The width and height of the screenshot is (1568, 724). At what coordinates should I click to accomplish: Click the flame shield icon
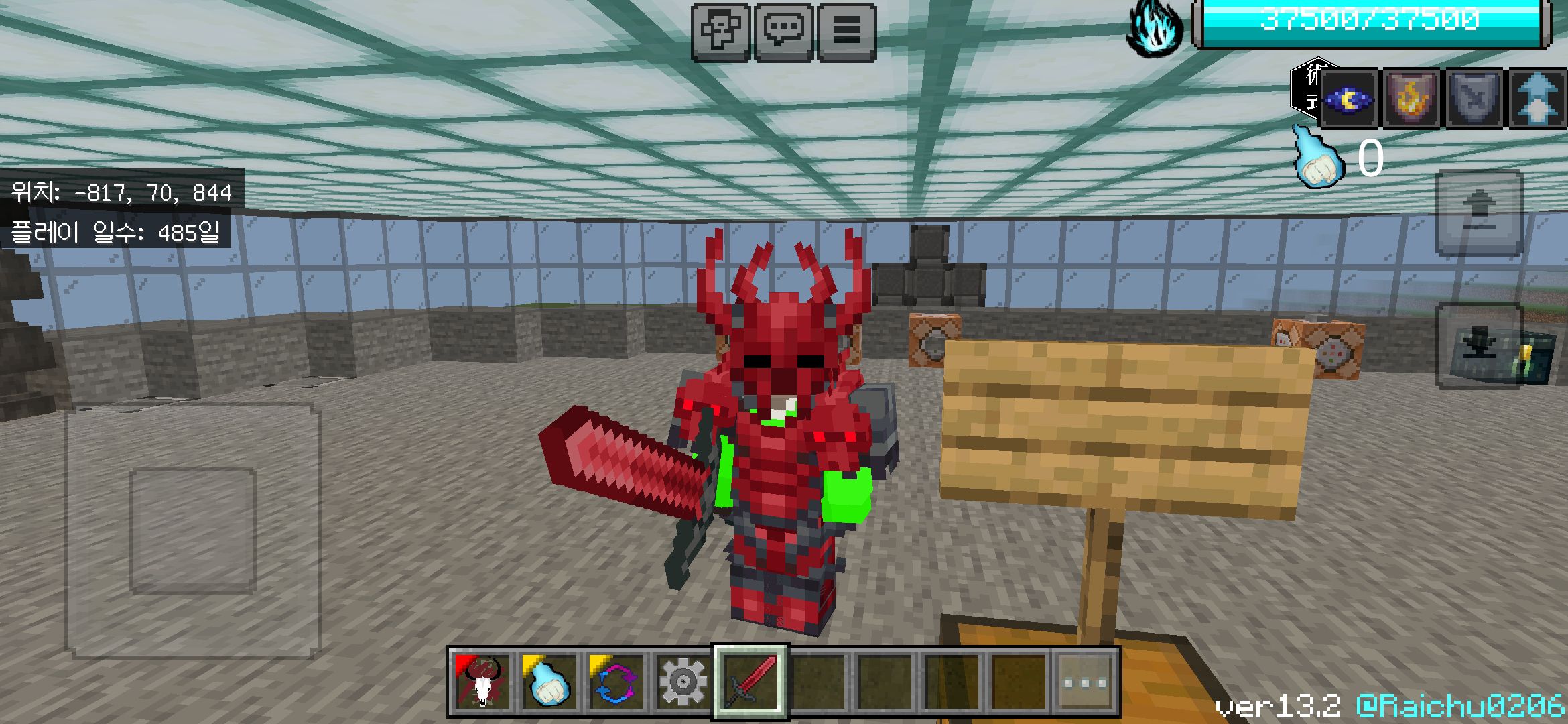(x=1411, y=99)
